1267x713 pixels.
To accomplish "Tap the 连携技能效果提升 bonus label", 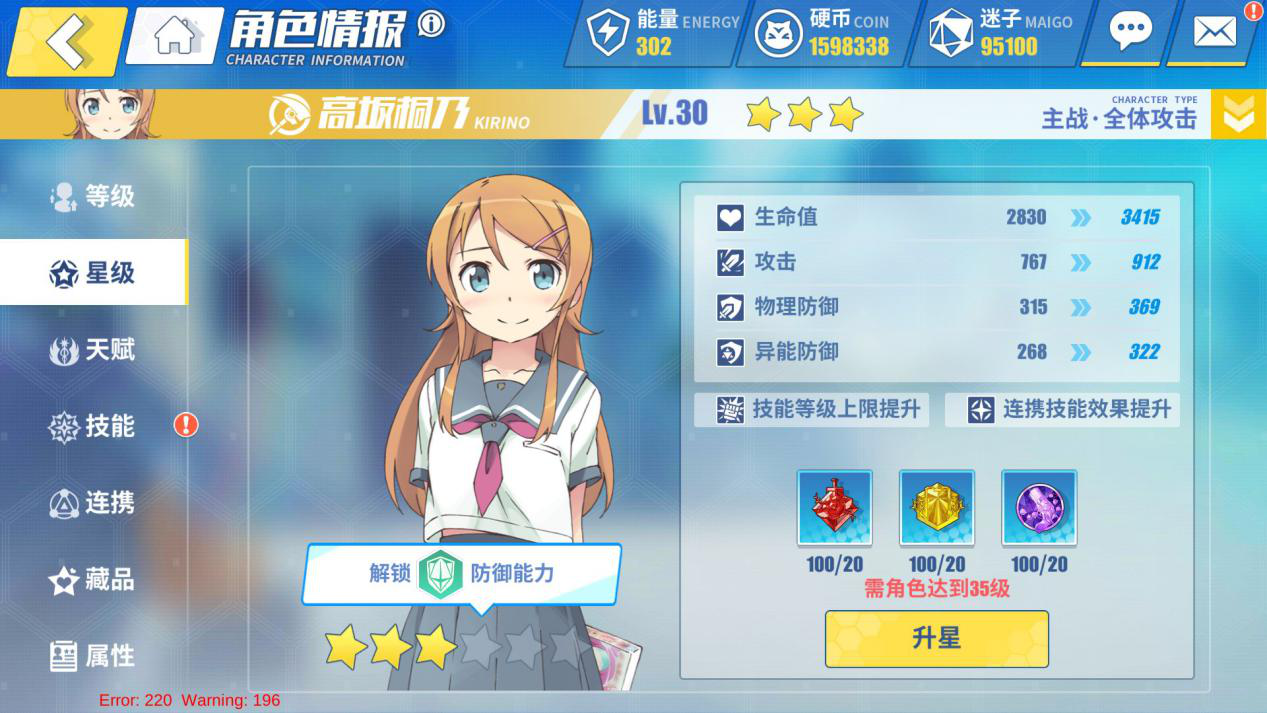I will tap(1062, 409).
